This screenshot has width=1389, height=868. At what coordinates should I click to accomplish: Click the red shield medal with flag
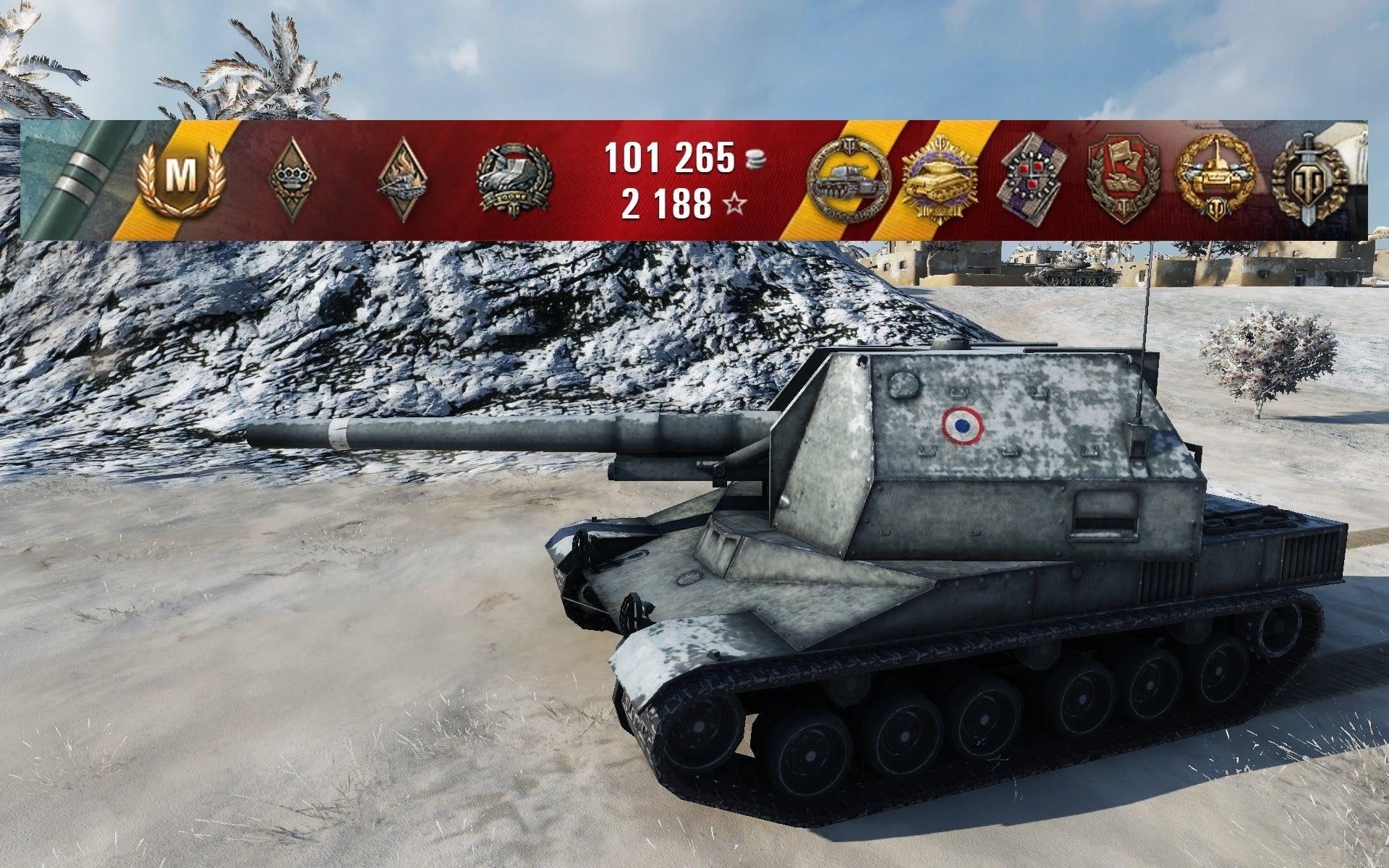click(1123, 178)
